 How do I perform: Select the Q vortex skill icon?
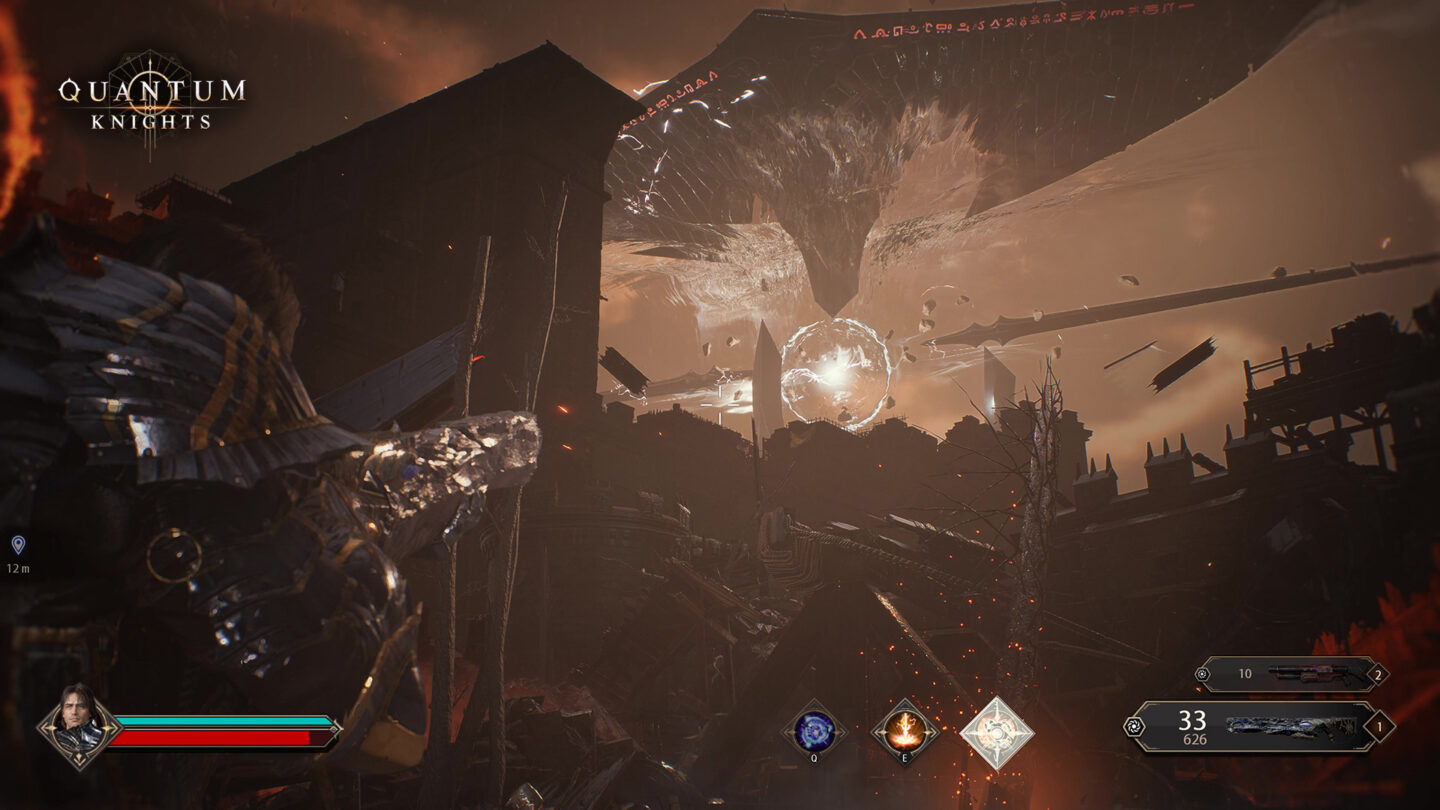(x=814, y=732)
